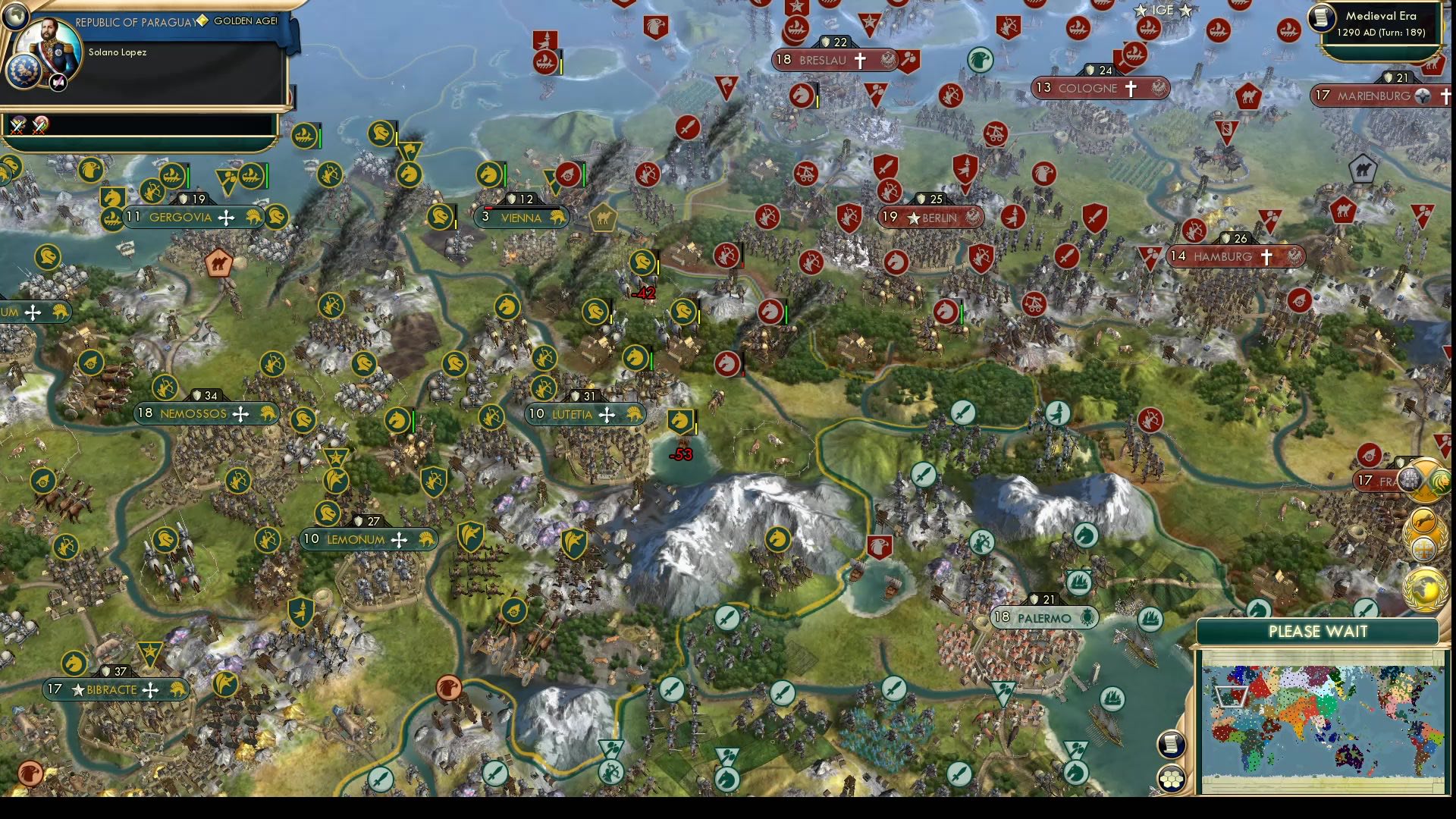Screen dimensions: 1456x819
Task: Click the galley unit health bar near leader panel
Action: pos(187,175)
